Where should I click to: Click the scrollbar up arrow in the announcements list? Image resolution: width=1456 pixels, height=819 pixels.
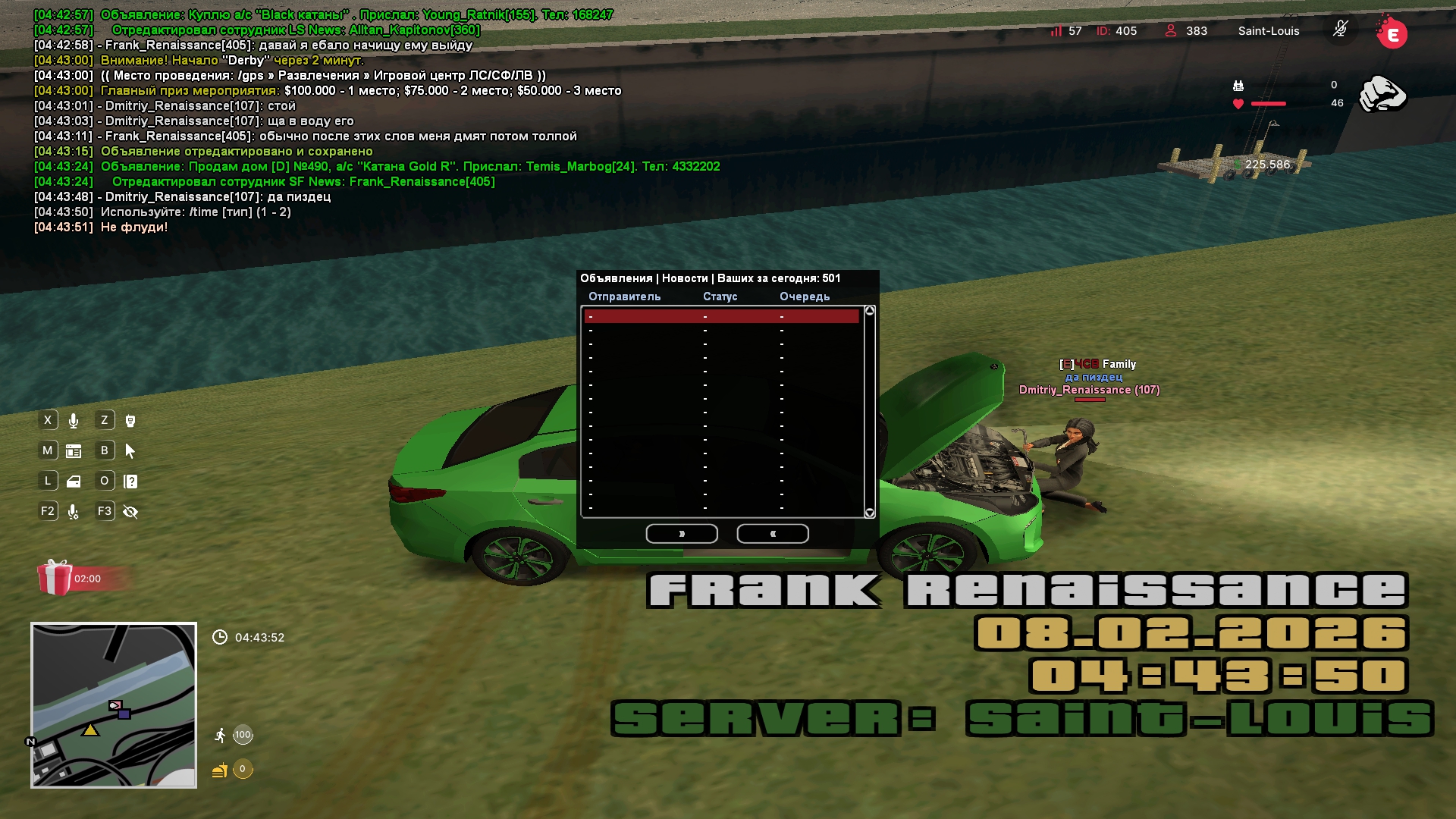[870, 311]
